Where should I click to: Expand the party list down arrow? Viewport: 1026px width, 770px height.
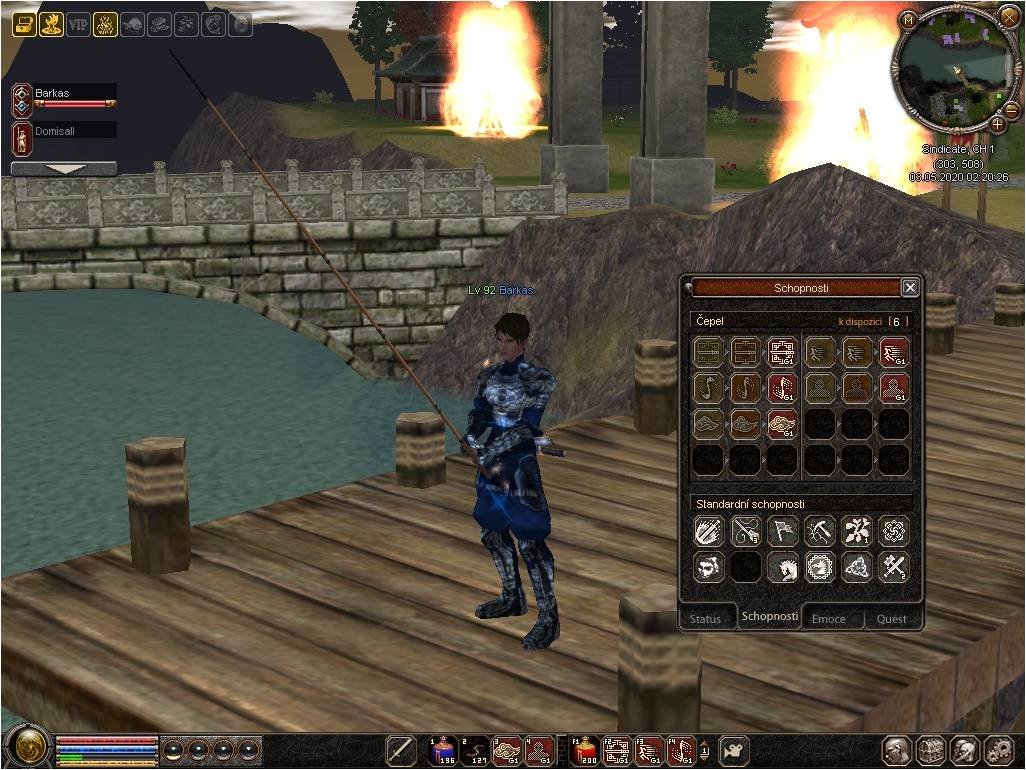coord(64,169)
